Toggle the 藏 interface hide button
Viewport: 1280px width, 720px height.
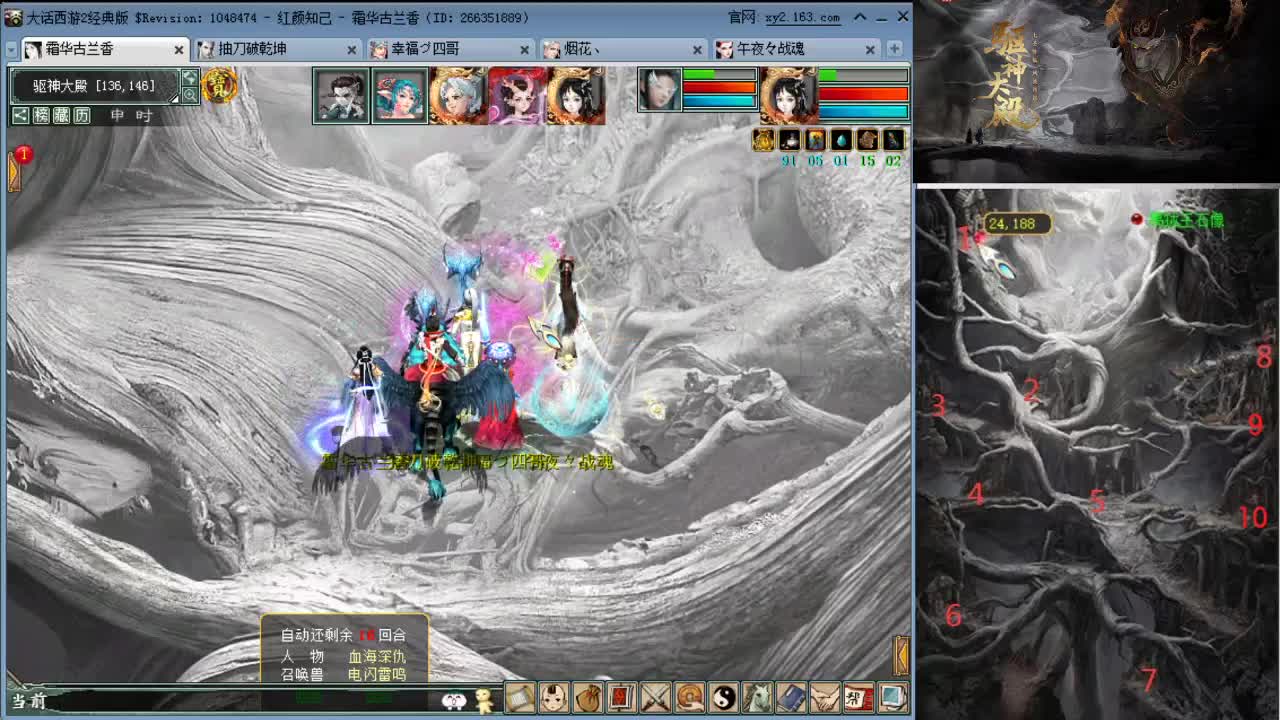tap(60, 115)
